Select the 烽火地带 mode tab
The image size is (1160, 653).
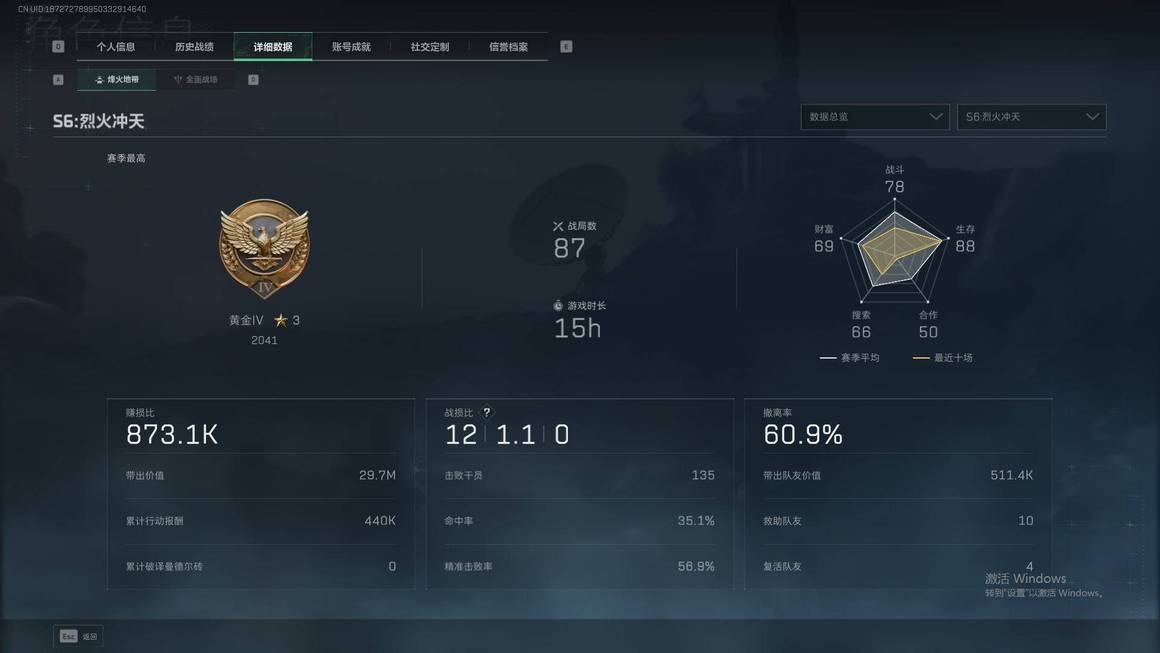click(x=117, y=79)
